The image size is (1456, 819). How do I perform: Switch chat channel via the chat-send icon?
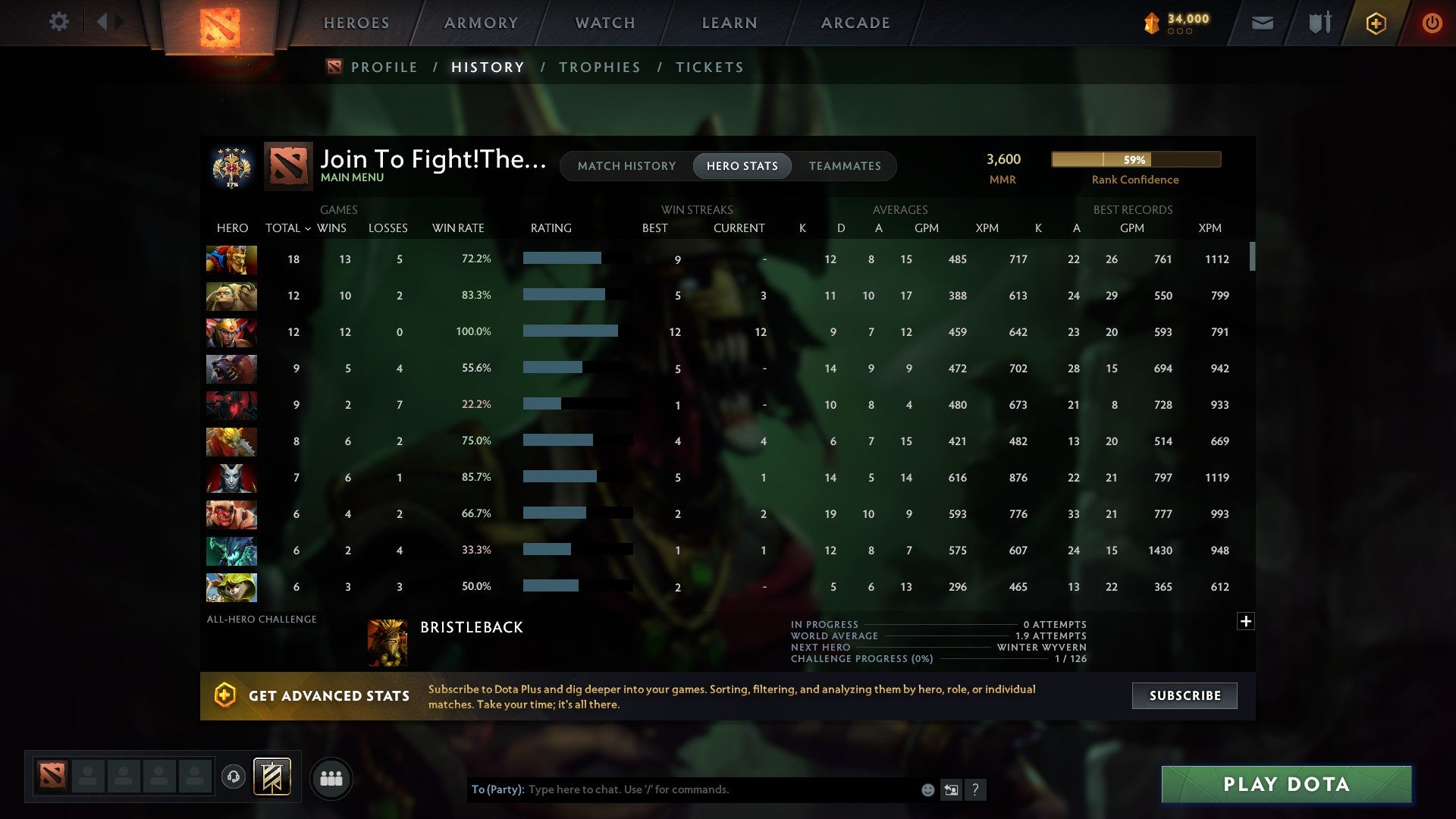[x=952, y=789]
